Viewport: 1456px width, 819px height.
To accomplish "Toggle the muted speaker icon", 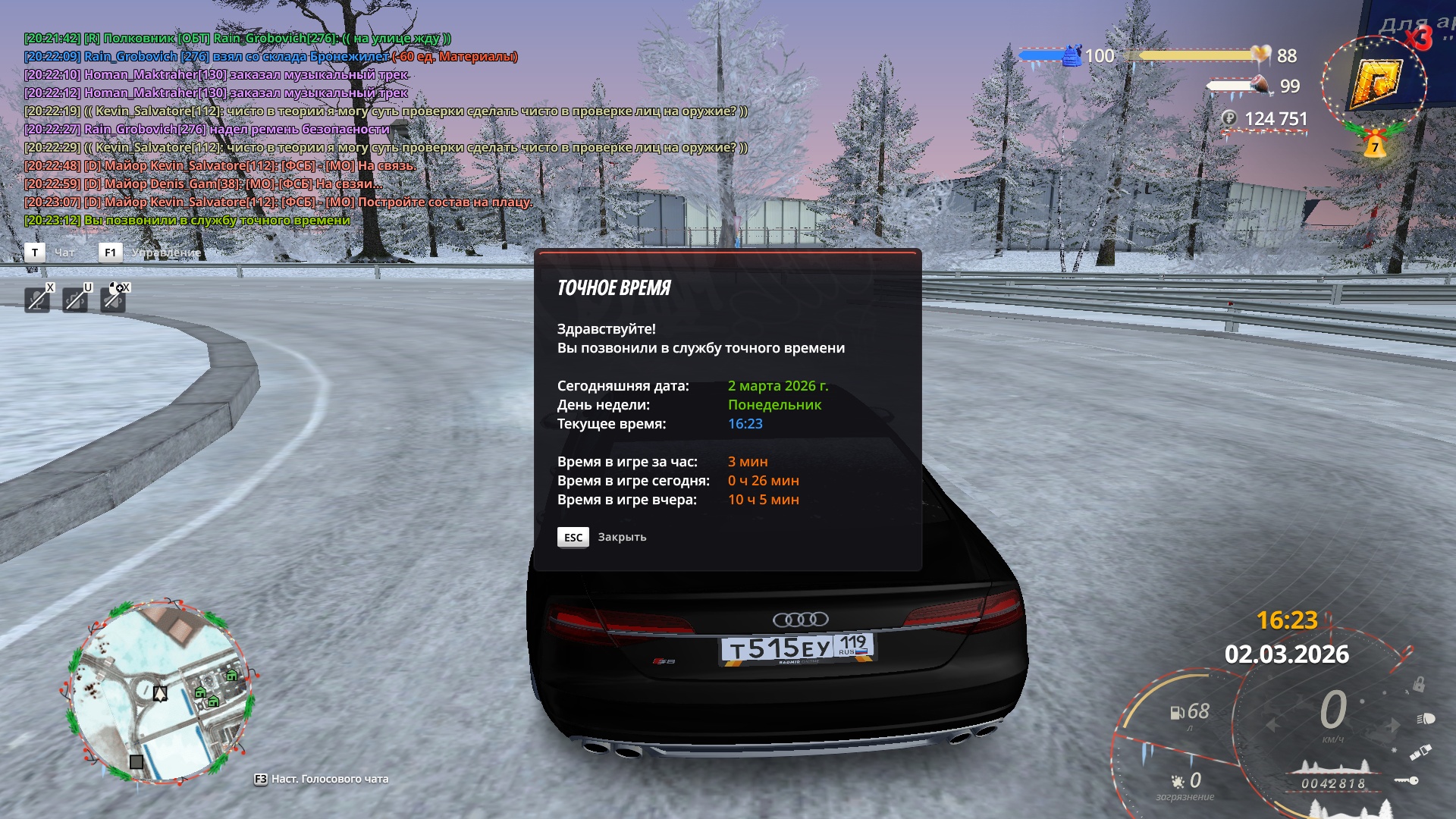I will click(x=114, y=300).
